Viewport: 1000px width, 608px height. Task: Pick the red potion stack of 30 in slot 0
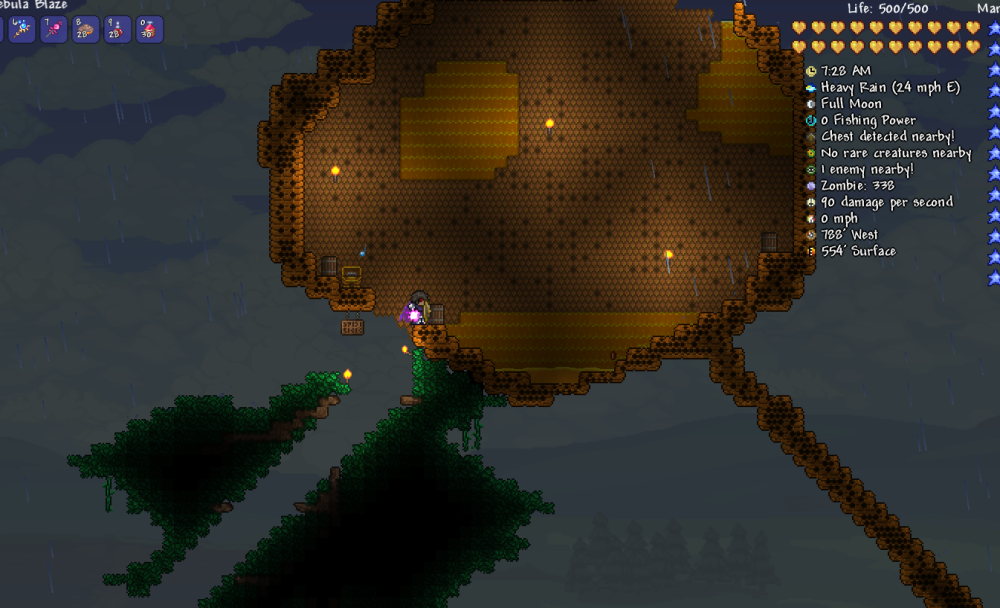click(149, 29)
